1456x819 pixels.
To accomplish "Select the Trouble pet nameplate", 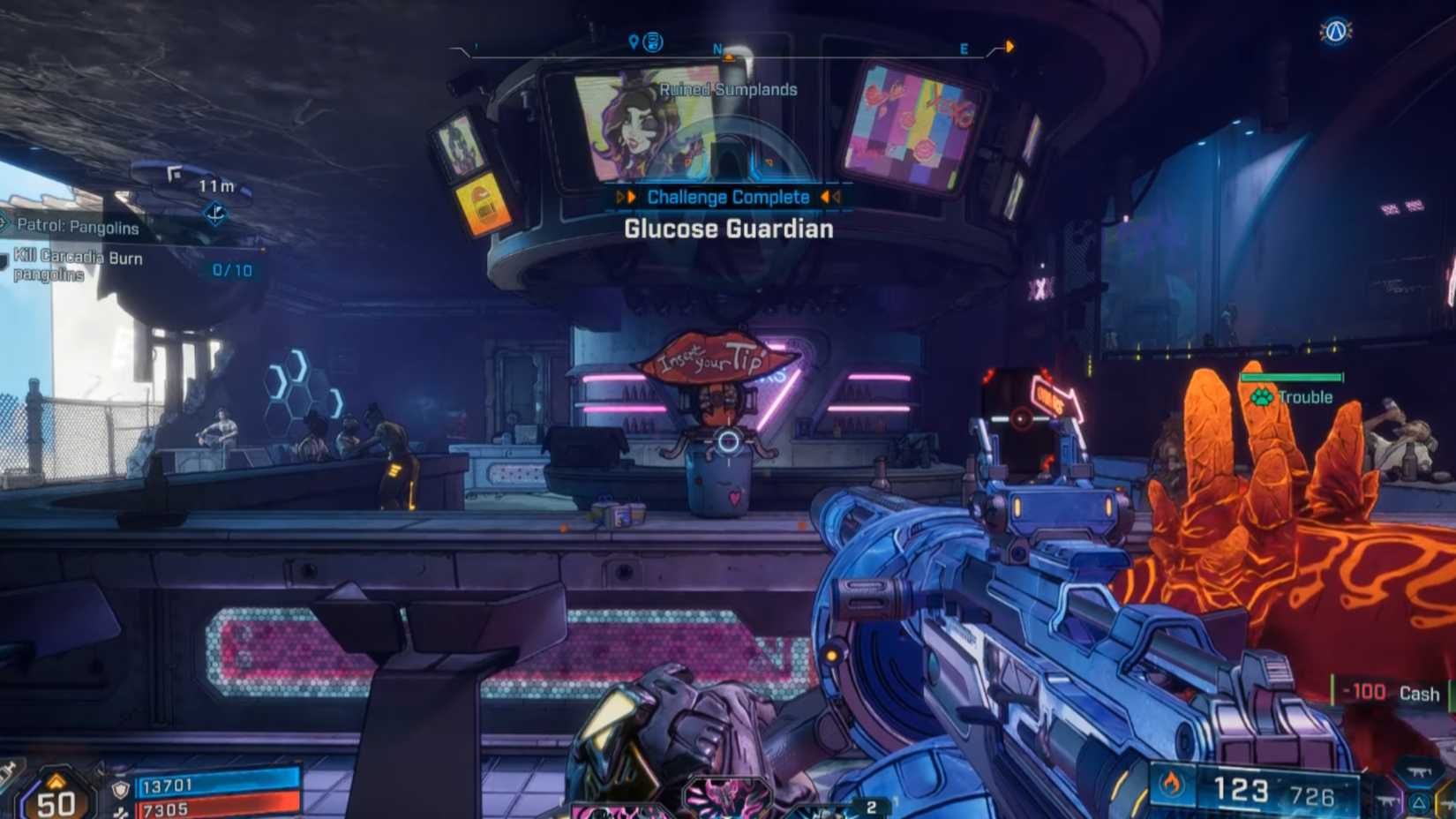I will 1294,397.
